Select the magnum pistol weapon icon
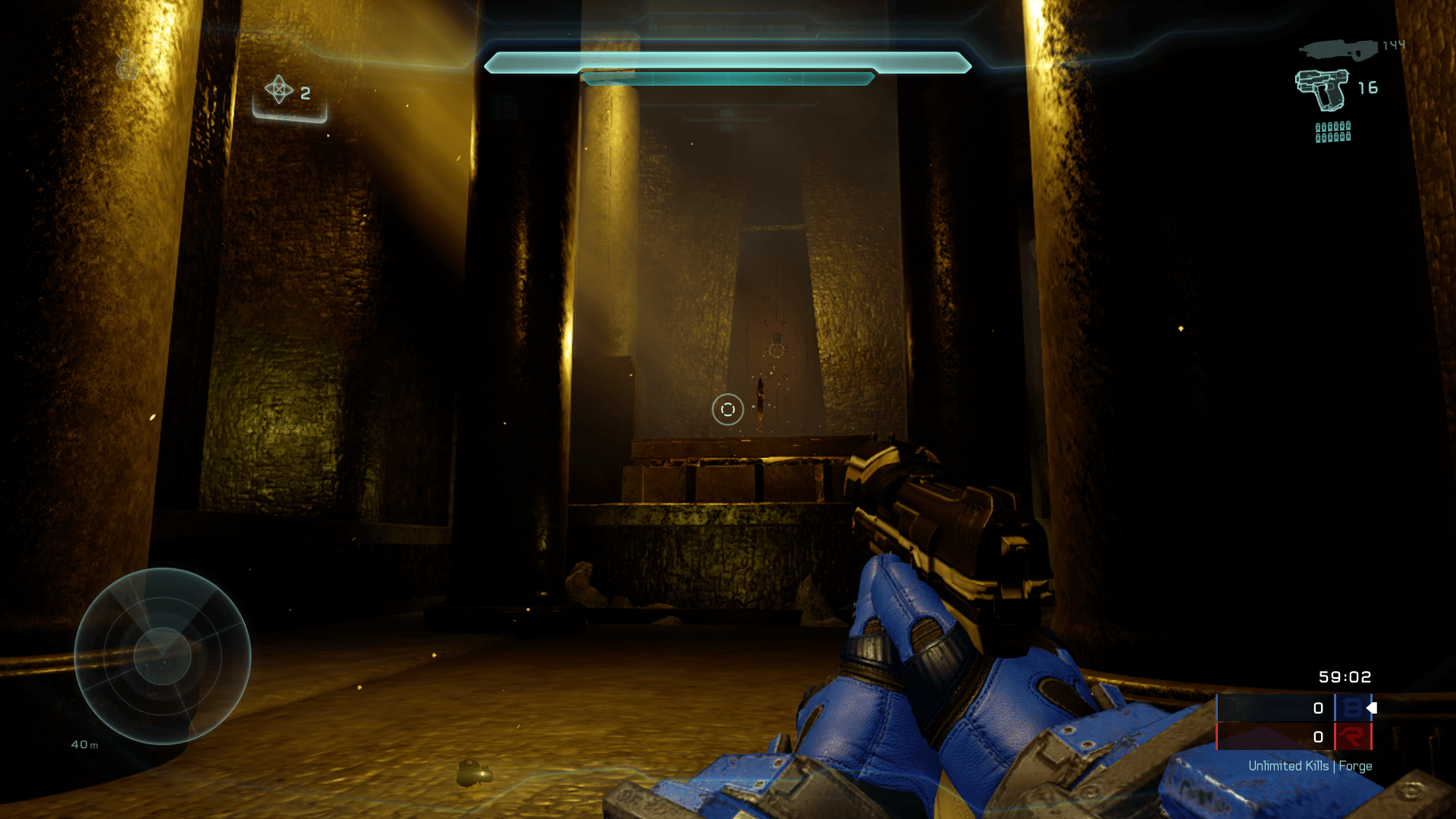1456x819 pixels. (1322, 89)
